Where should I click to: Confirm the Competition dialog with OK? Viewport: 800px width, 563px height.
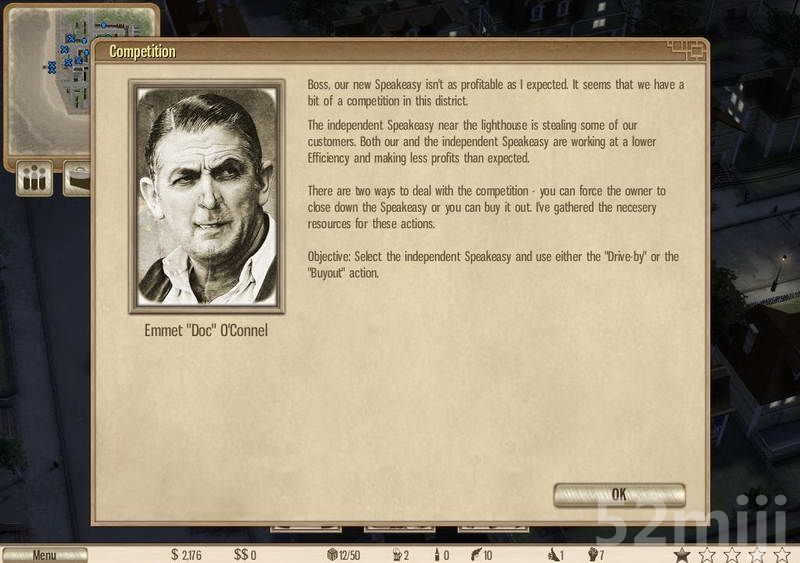619,494
